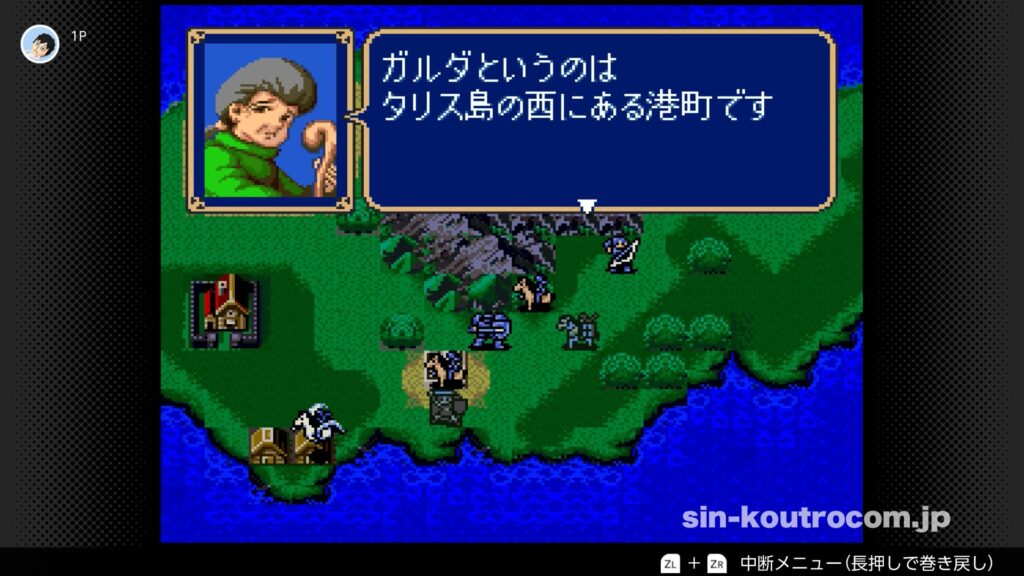This screenshot has width=1024, height=576.
Task: Advance dialogue with the white continue arrow
Action: click(x=588, y=206)
